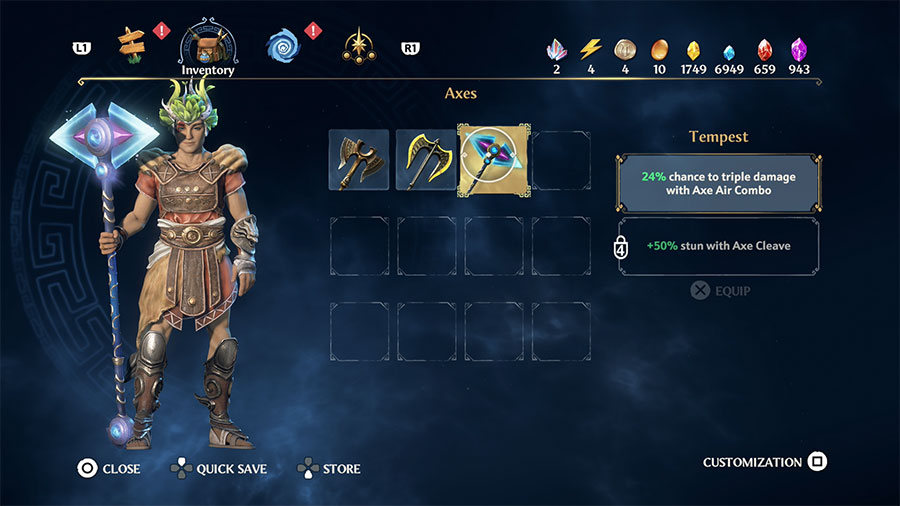Choose the yellow-edged axe slot
The height and width of the screenshot is (506, 900).
(x=426, y=159)
